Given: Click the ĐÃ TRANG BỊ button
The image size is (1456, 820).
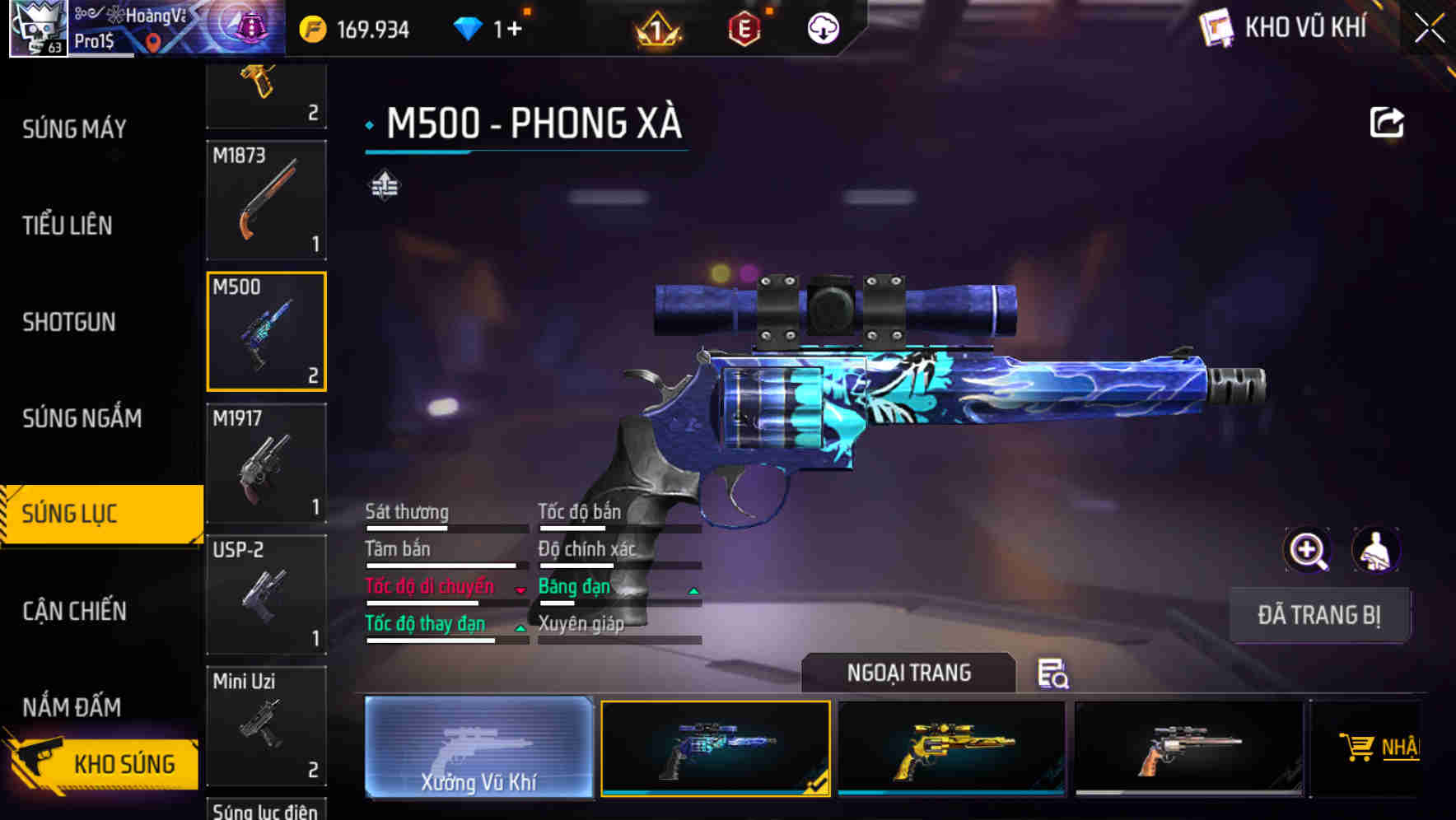Looking at the screenshot, I should (x=1319, y=615).
